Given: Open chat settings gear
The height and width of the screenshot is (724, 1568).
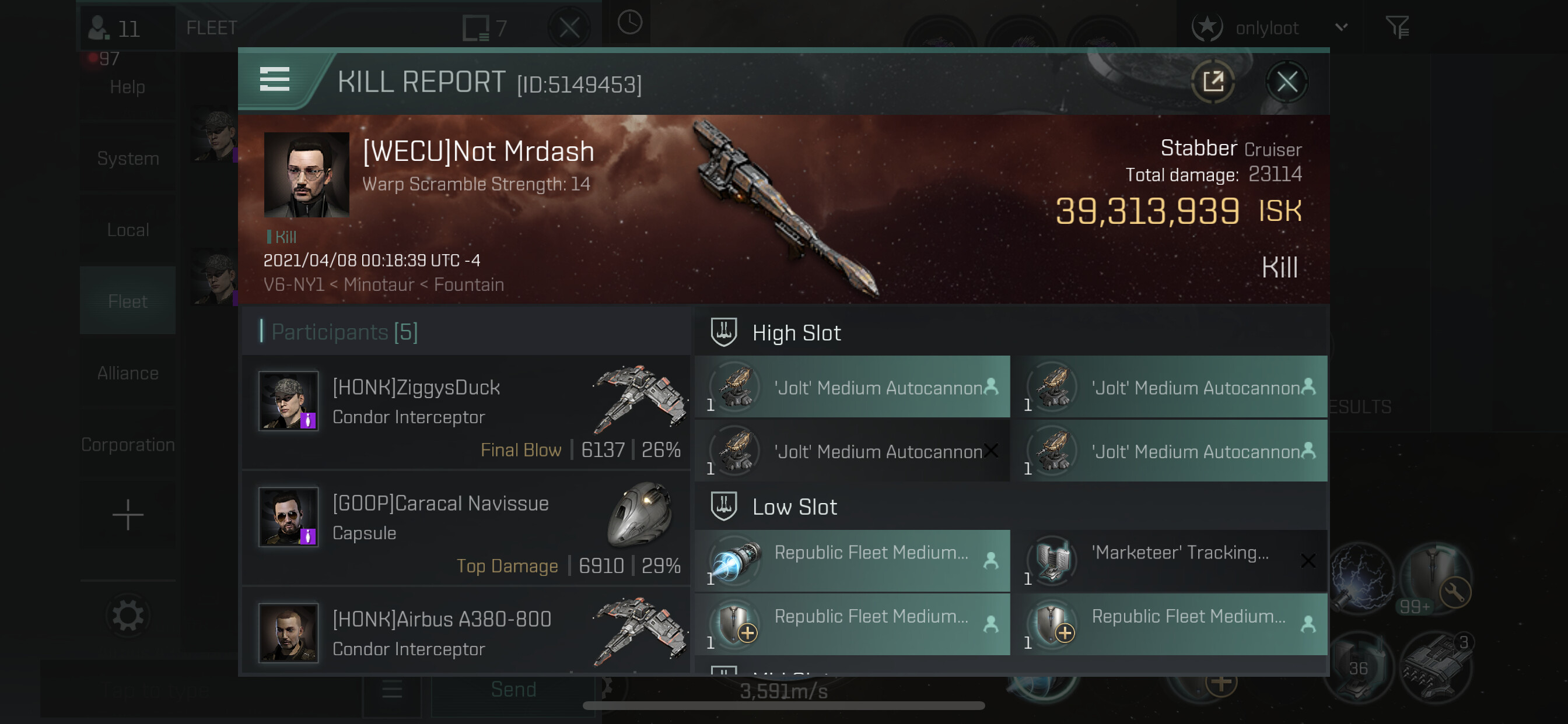Looking at the screenshot, I should [128, 616].
